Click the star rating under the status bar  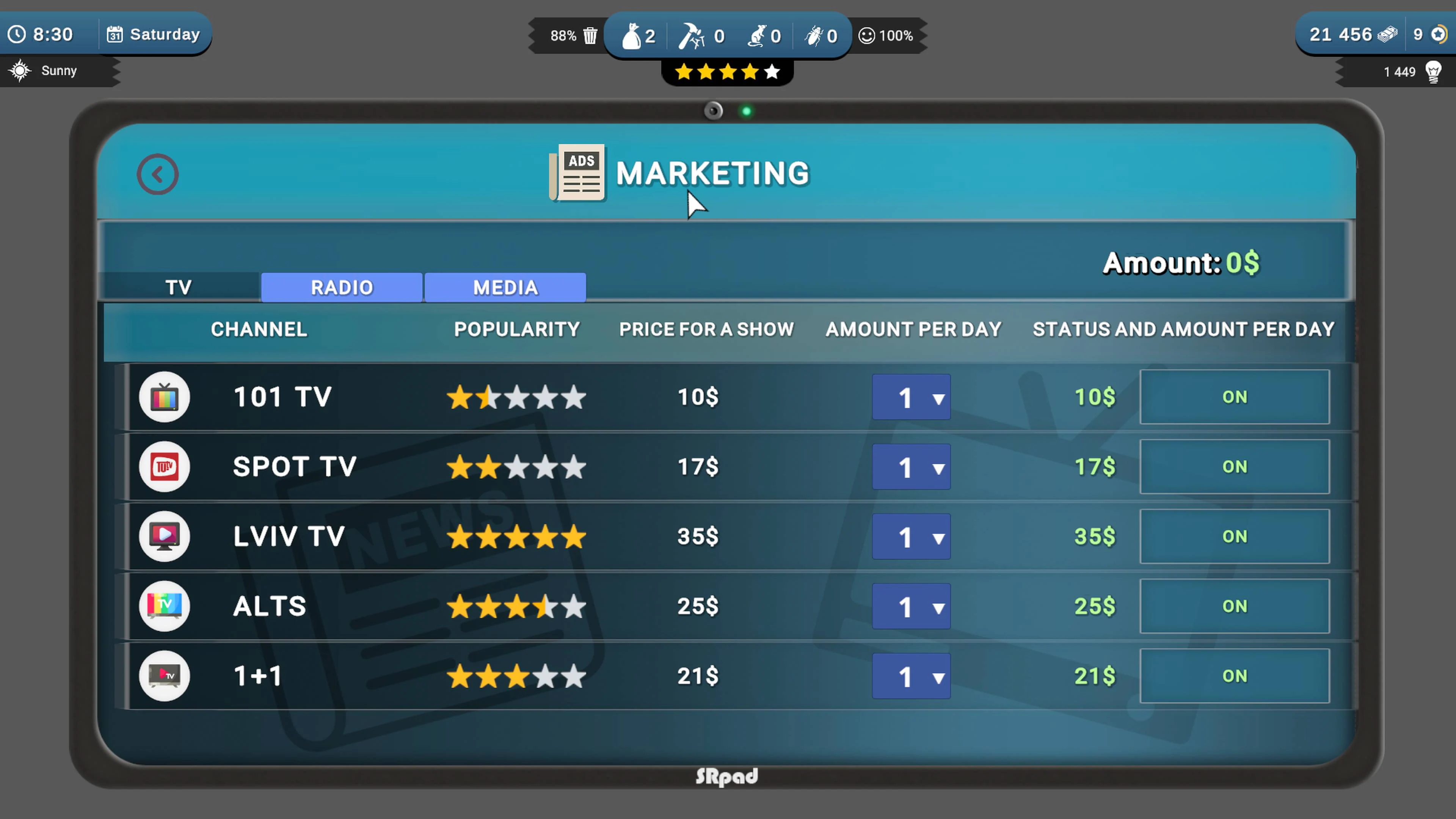tap(728, 72)
